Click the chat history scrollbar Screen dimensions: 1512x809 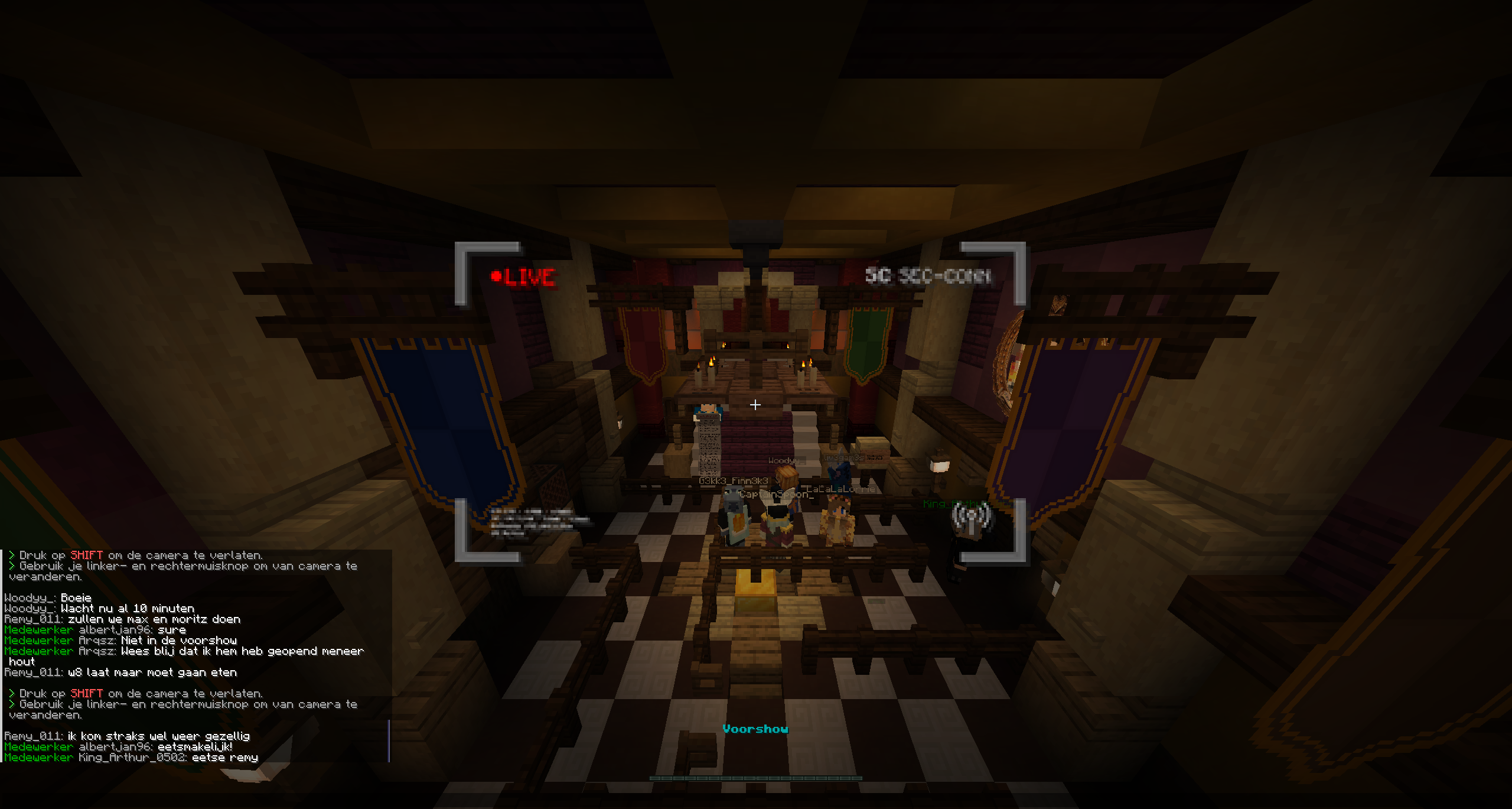[x=389, y=740]
